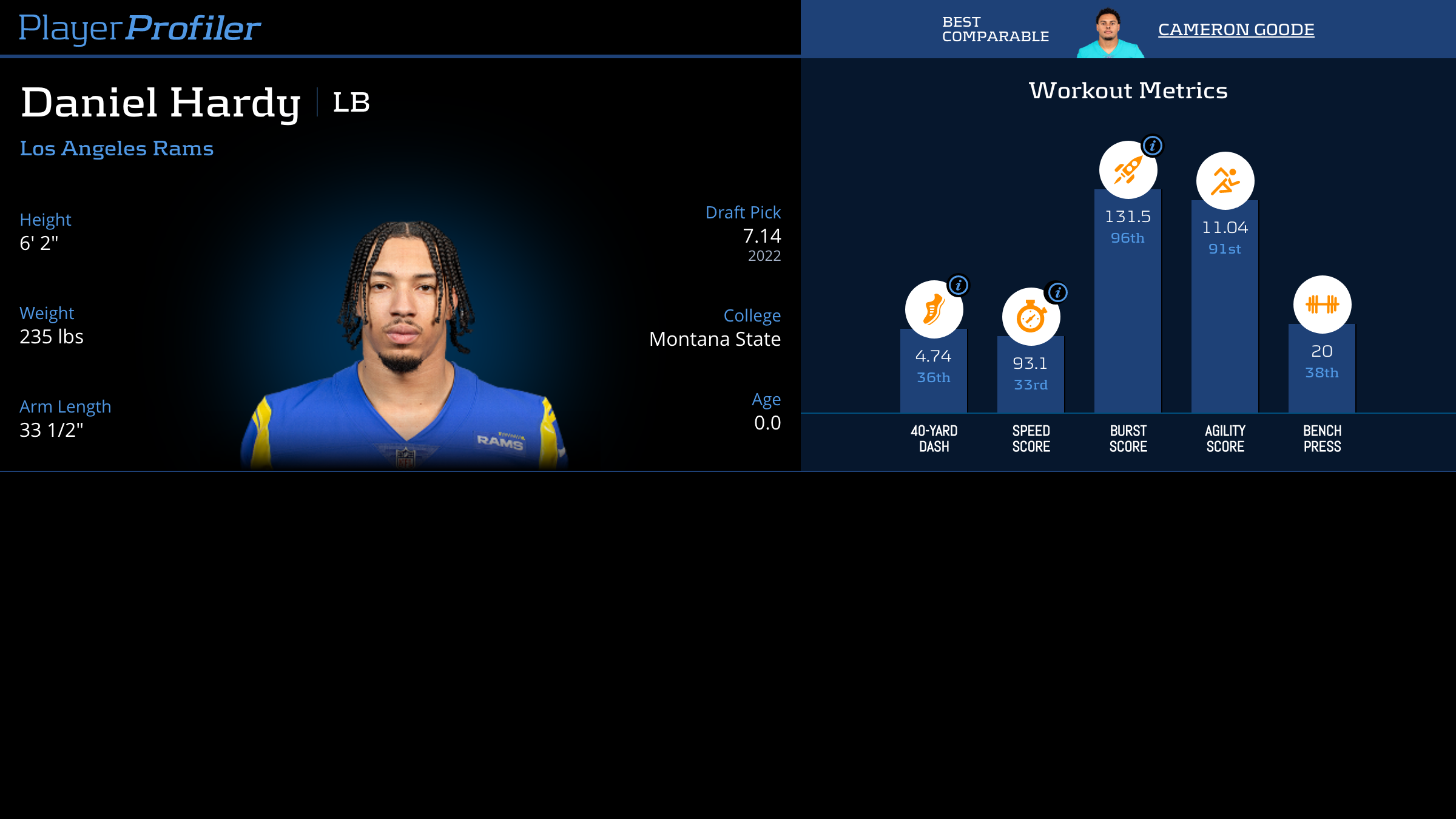
Task: Open Cameron Goode's comparable player link
Action: pos(1236,29)
